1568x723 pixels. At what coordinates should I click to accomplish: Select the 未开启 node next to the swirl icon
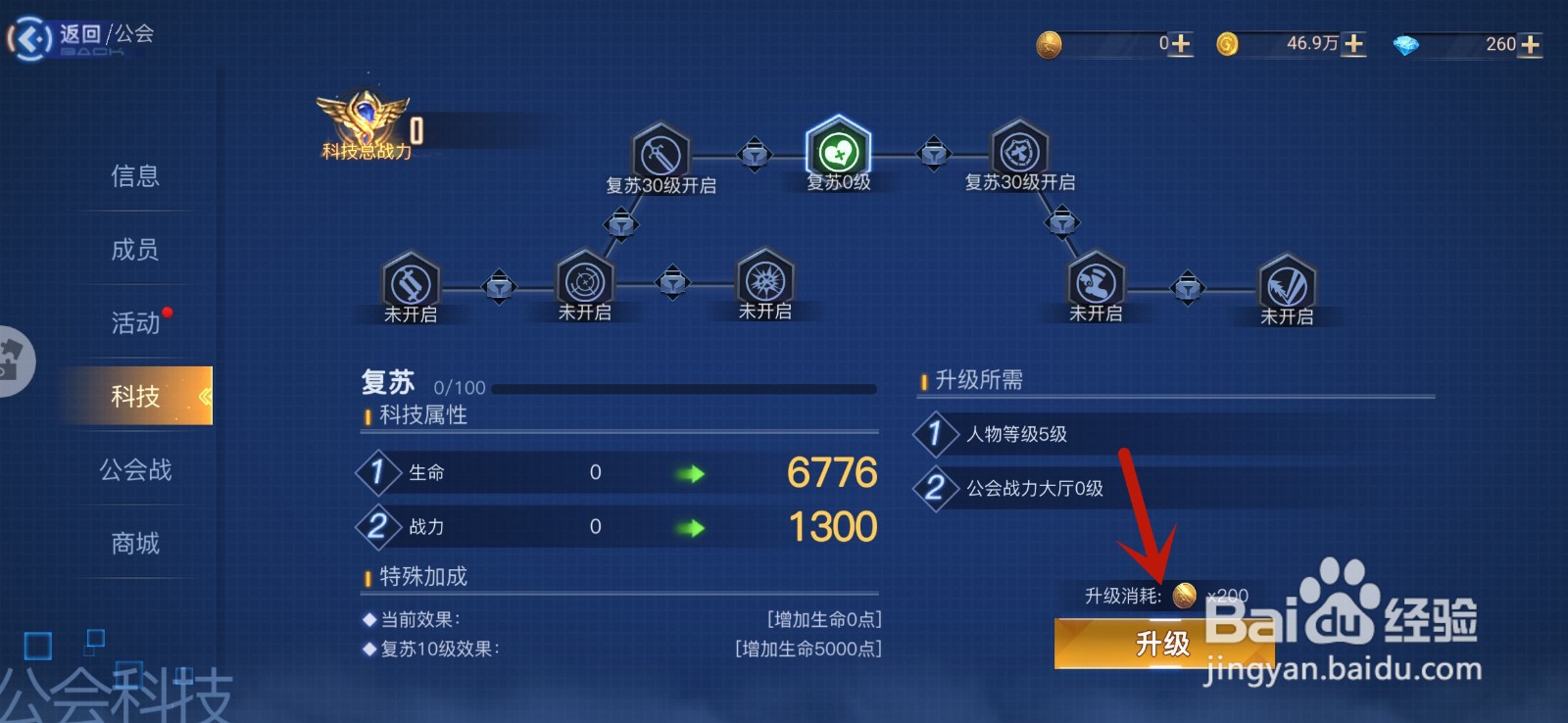point(585,283)
